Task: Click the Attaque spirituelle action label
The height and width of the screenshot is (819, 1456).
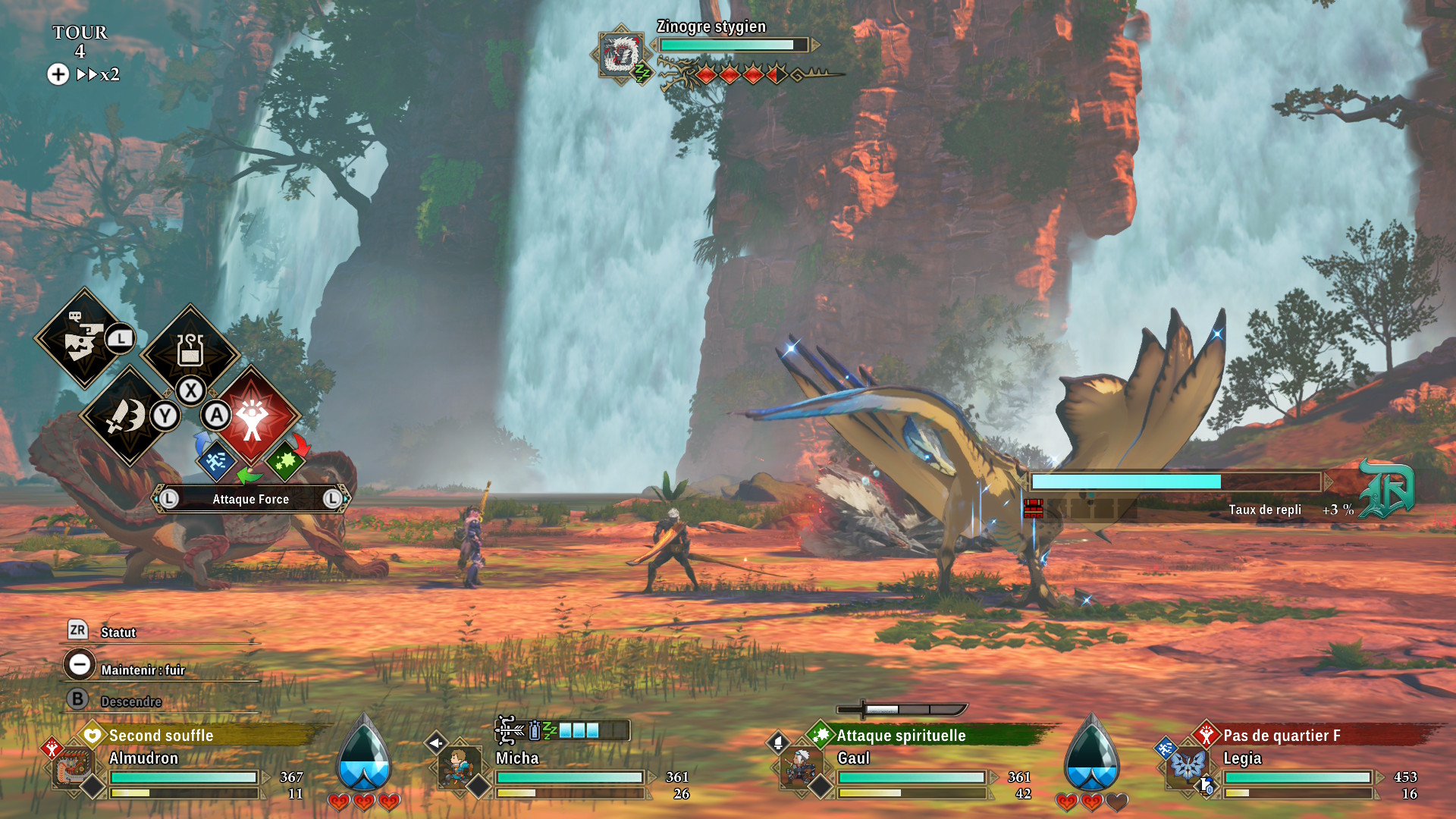Action: pyautogui.click(x=901, y=736)
